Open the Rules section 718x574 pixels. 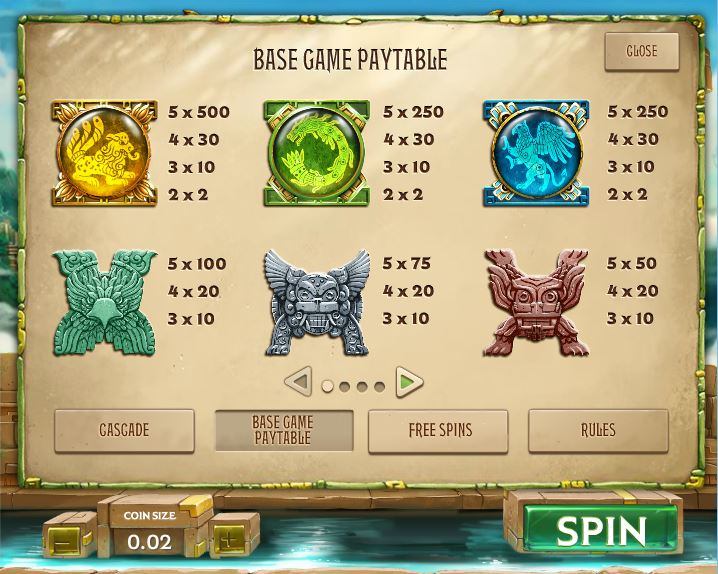(x=598, y=430)
